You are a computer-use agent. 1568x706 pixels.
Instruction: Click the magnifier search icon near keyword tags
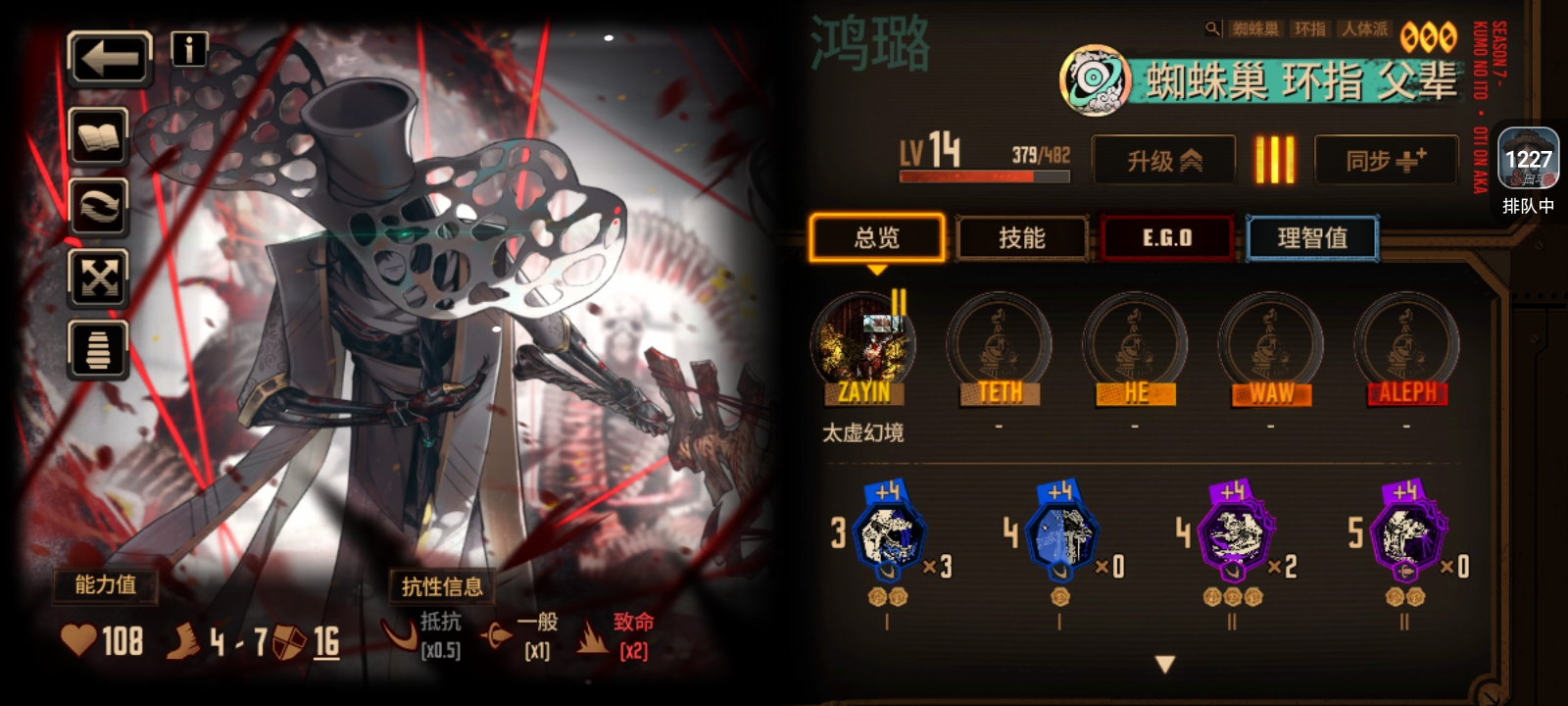[1215, 30]
